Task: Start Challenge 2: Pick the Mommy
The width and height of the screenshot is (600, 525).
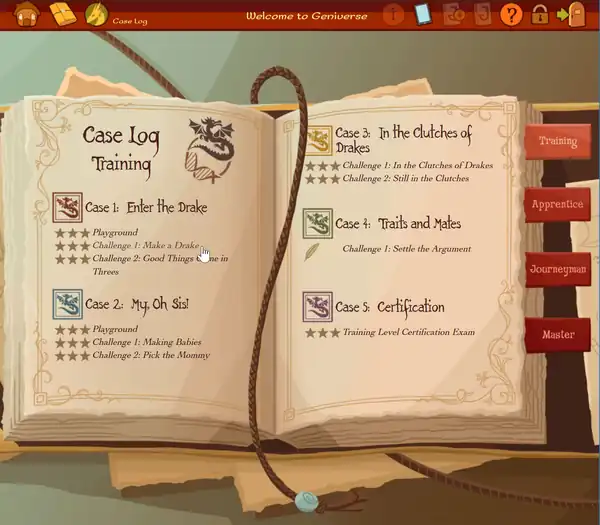Action: [x=149, y=355]
